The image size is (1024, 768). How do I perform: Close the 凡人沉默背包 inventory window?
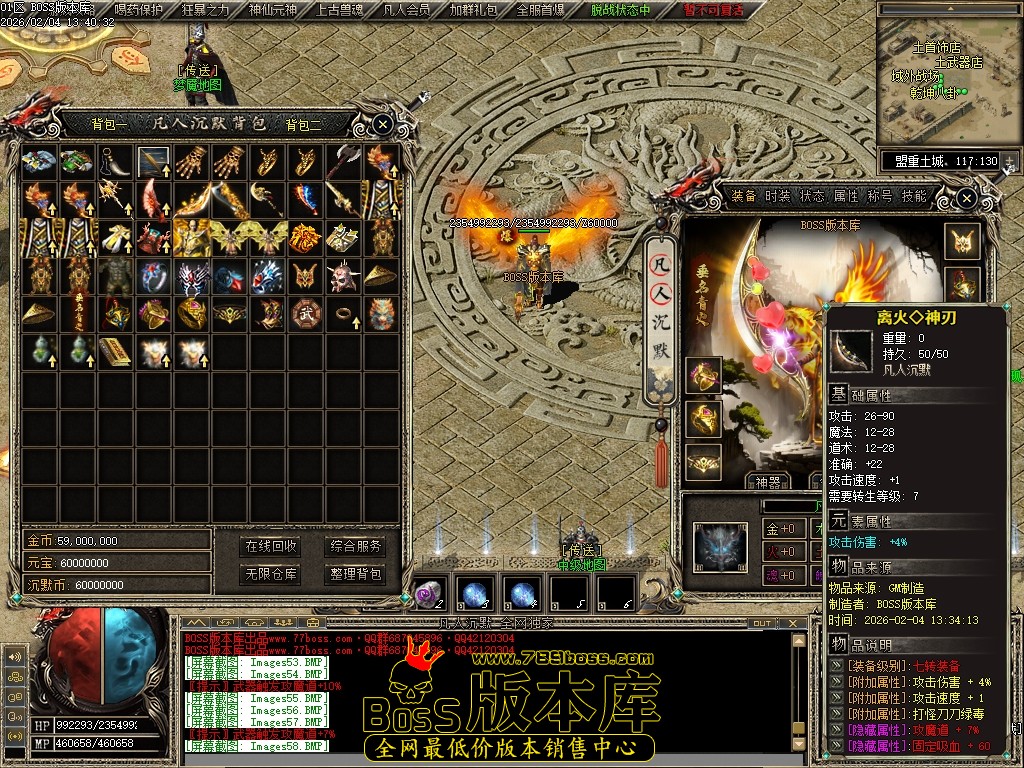click(383, 124)
